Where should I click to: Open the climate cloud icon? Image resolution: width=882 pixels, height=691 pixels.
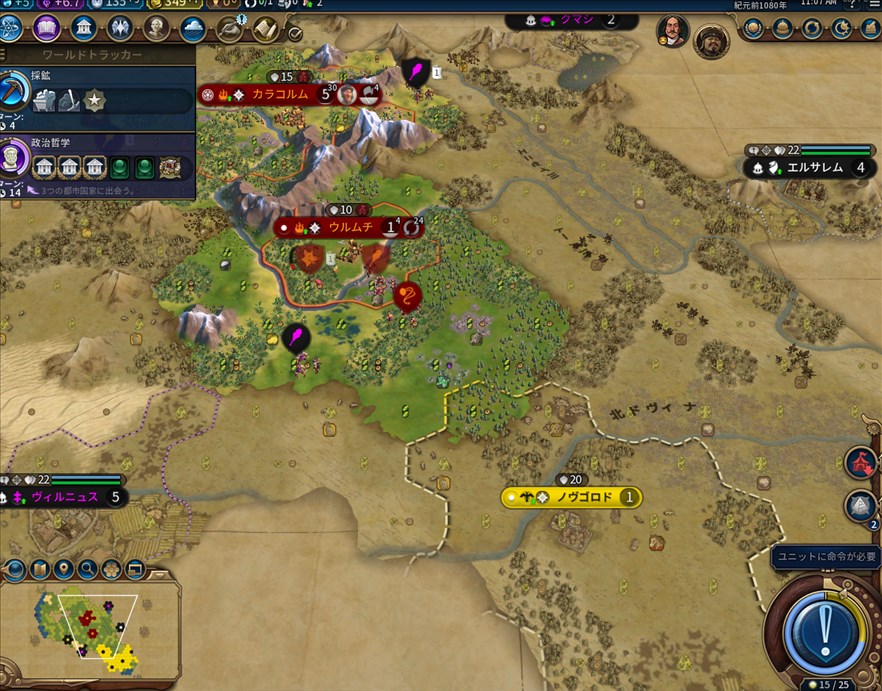(192, 28)
